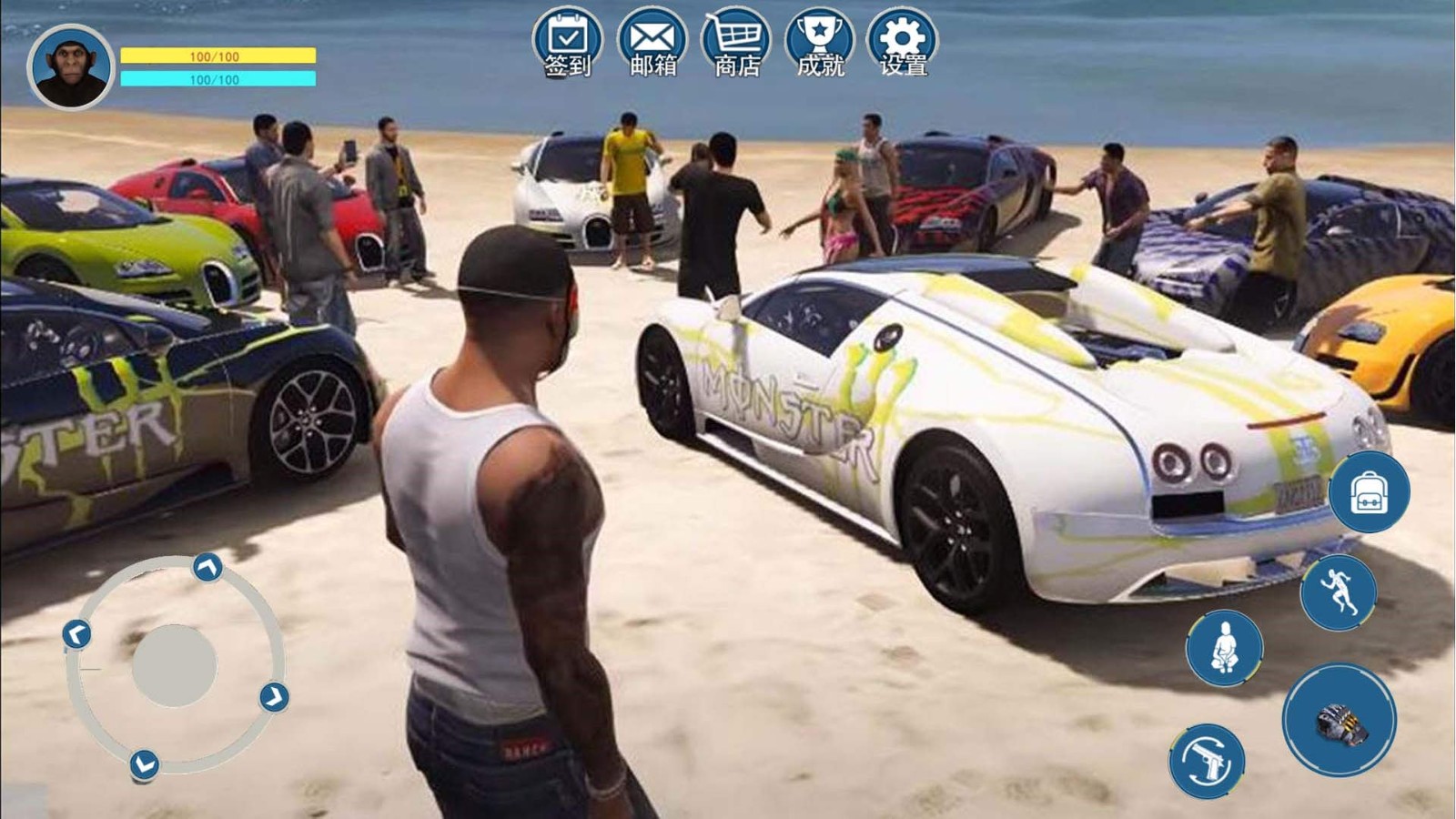Viewport: 1456px width, 819px height.
Task: Open the backpack inventory
Action: point(1369,492)
